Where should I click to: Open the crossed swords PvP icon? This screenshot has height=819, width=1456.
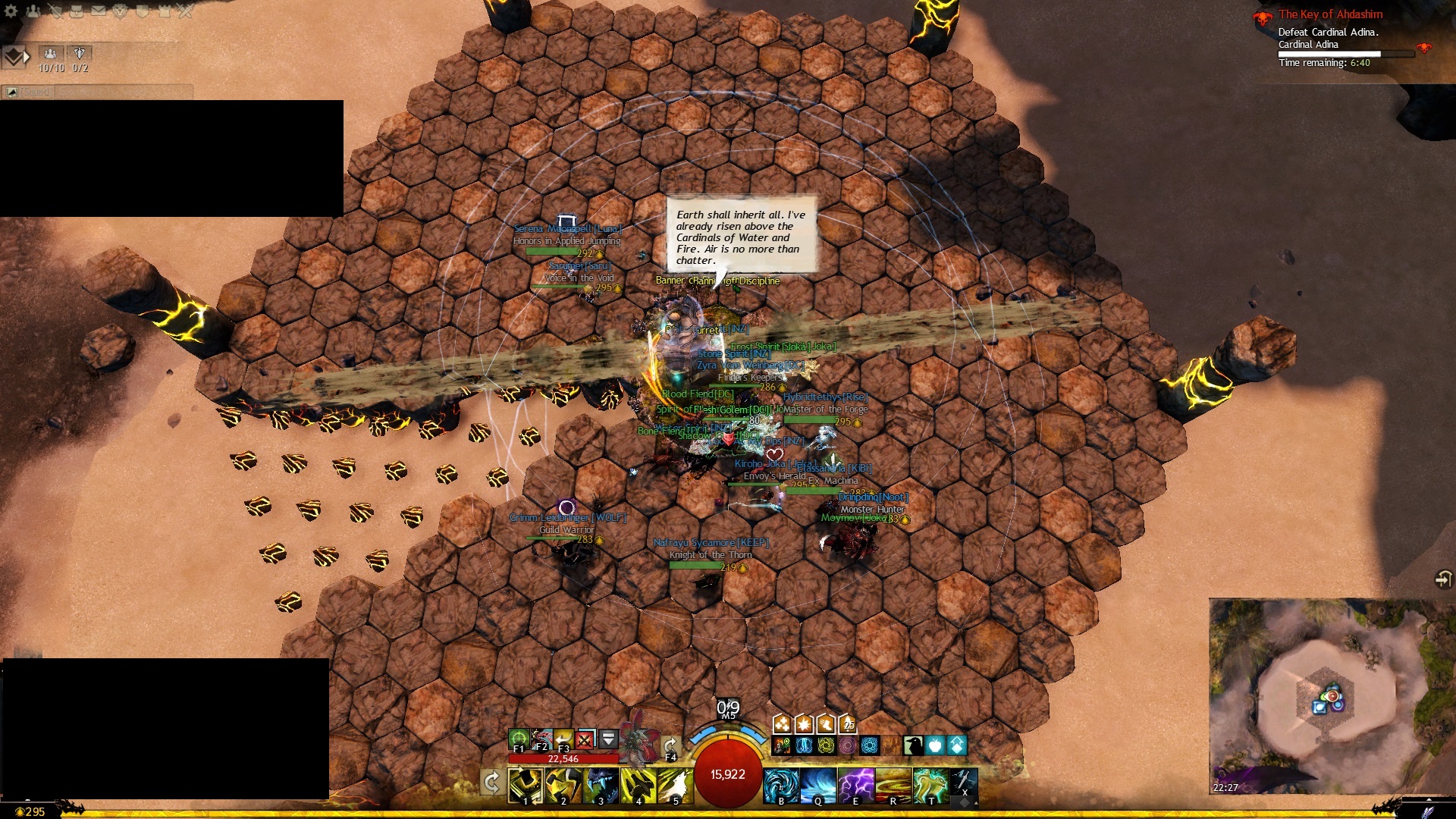tap(186, 11)
